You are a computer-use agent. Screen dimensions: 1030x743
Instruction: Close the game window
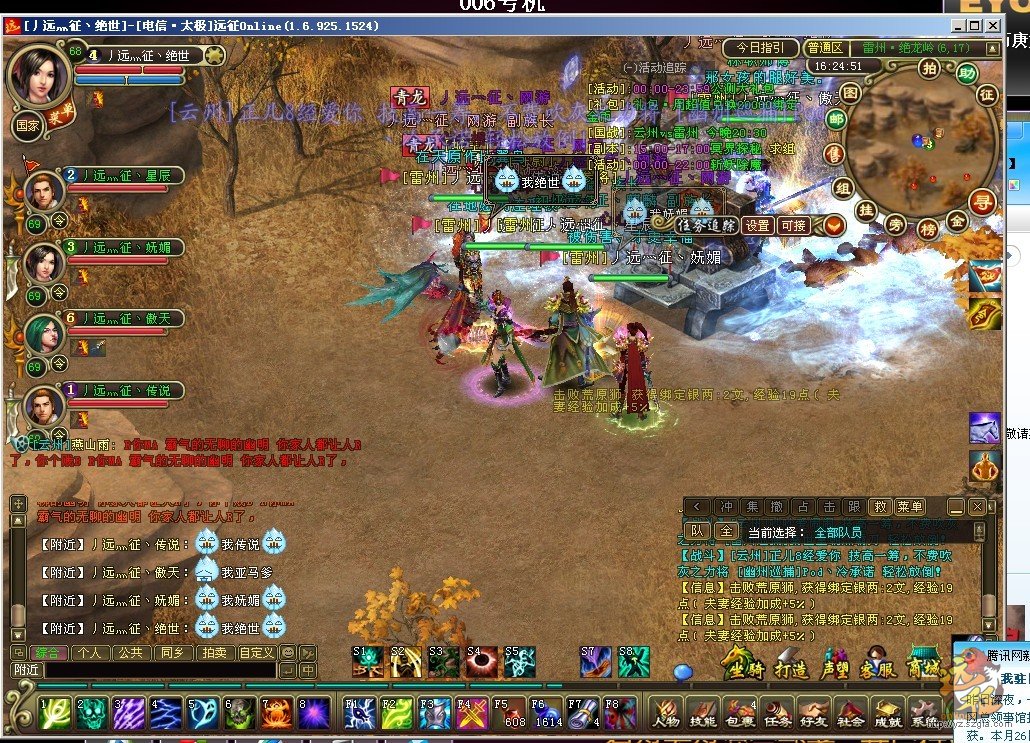click(992, 26)
